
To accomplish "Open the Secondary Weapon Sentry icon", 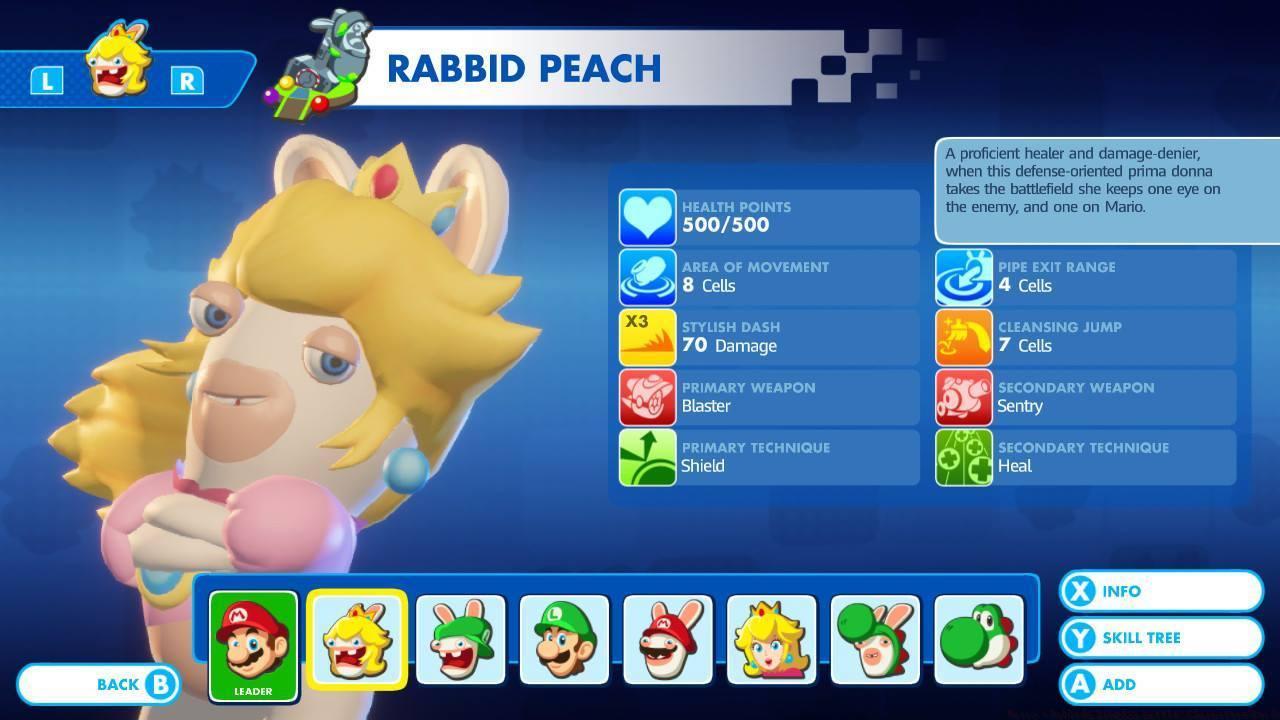I will pos(963,397).
